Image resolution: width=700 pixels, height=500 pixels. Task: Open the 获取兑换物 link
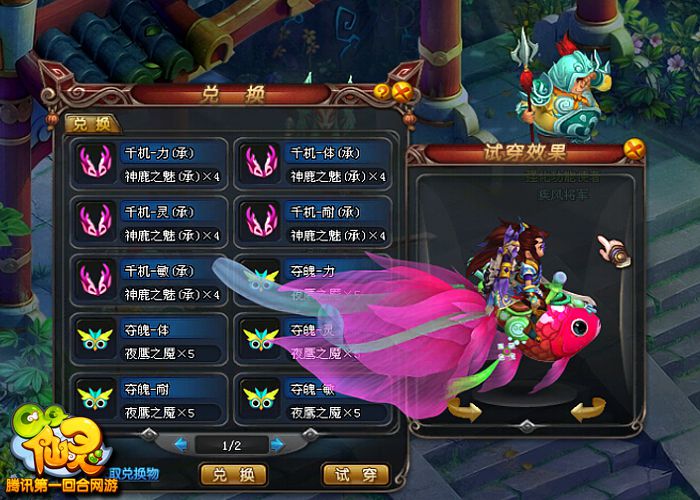coord(133,473)
